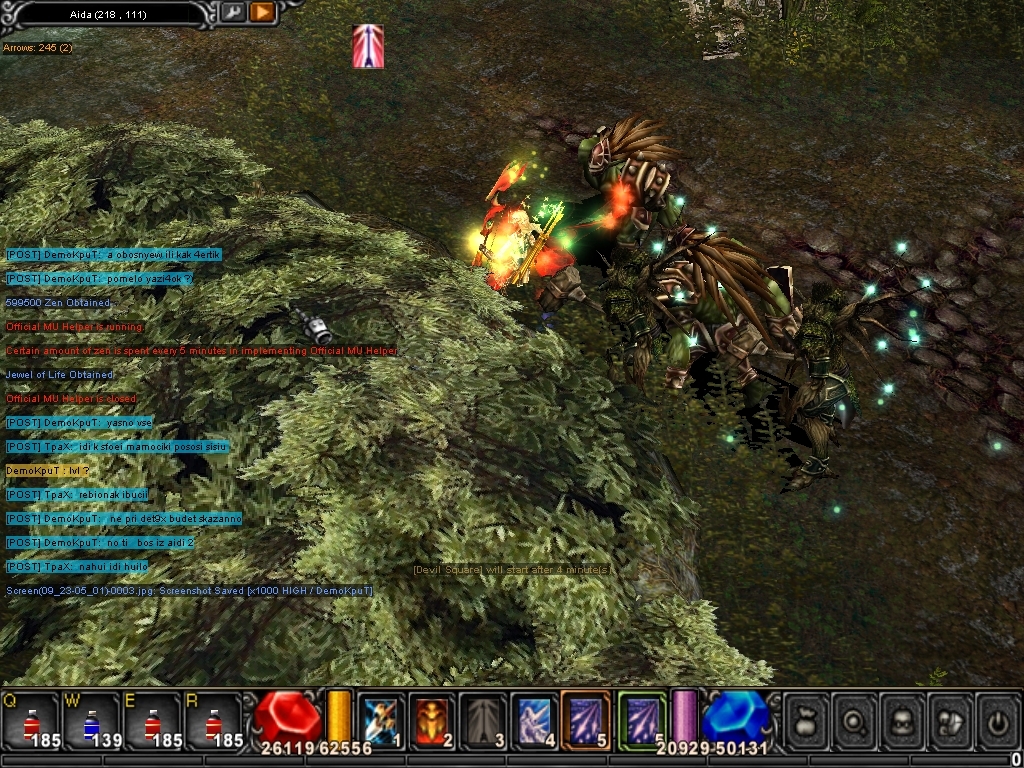Open the system menu power button

point(998,718)
